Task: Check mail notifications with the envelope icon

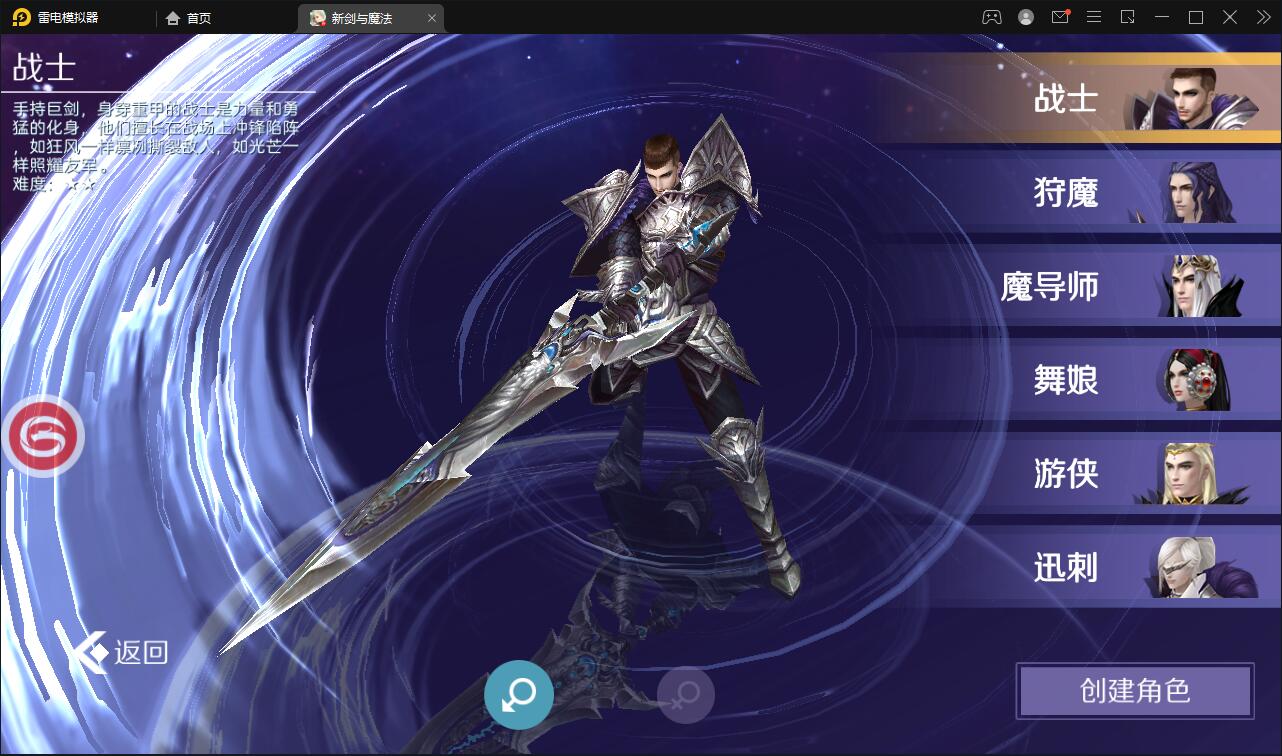Action: click(1059, 17)
